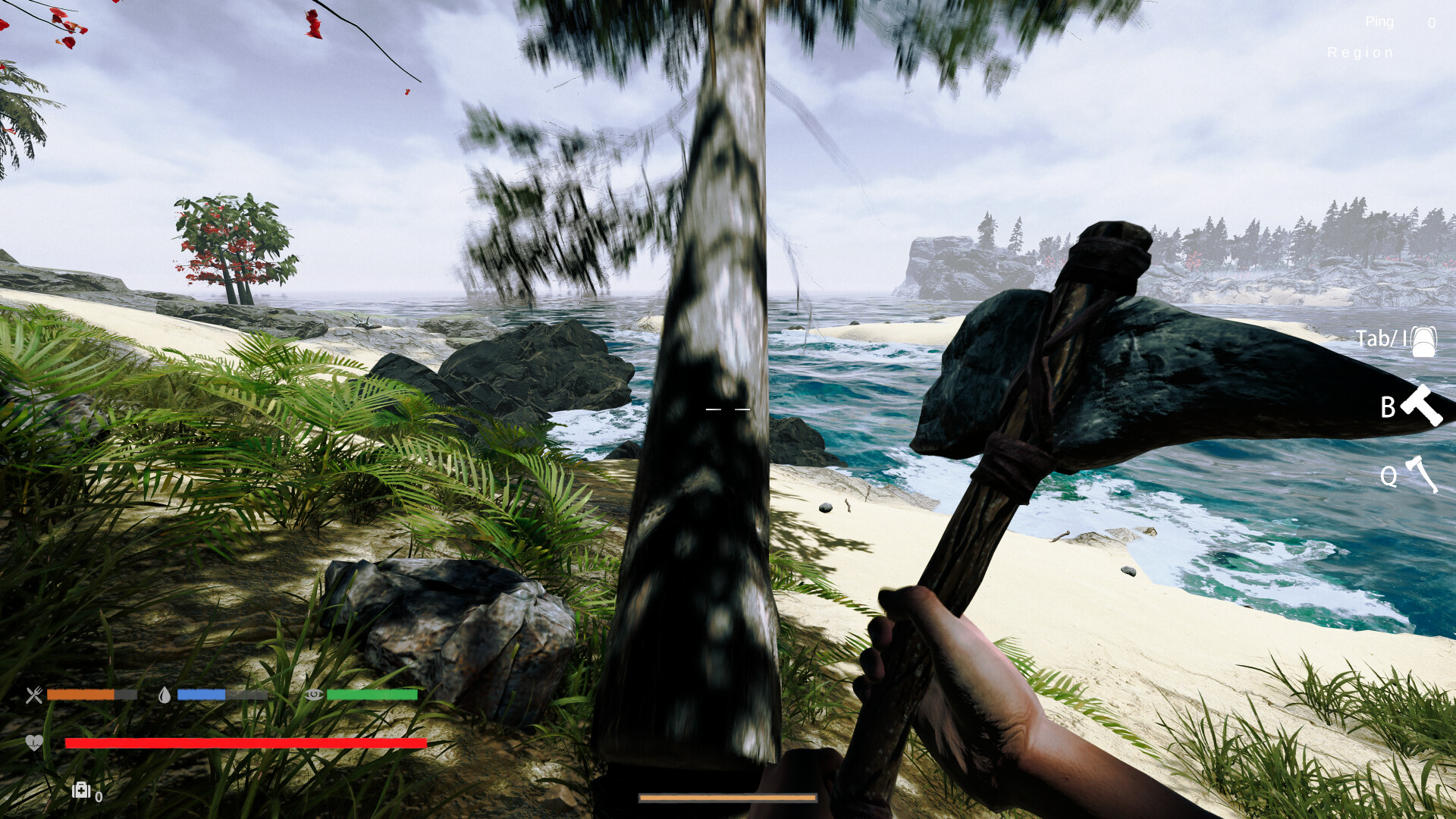Toggle the stealth eye indicator
Screen dimensions: 1456x819
[x=311, y=695]
